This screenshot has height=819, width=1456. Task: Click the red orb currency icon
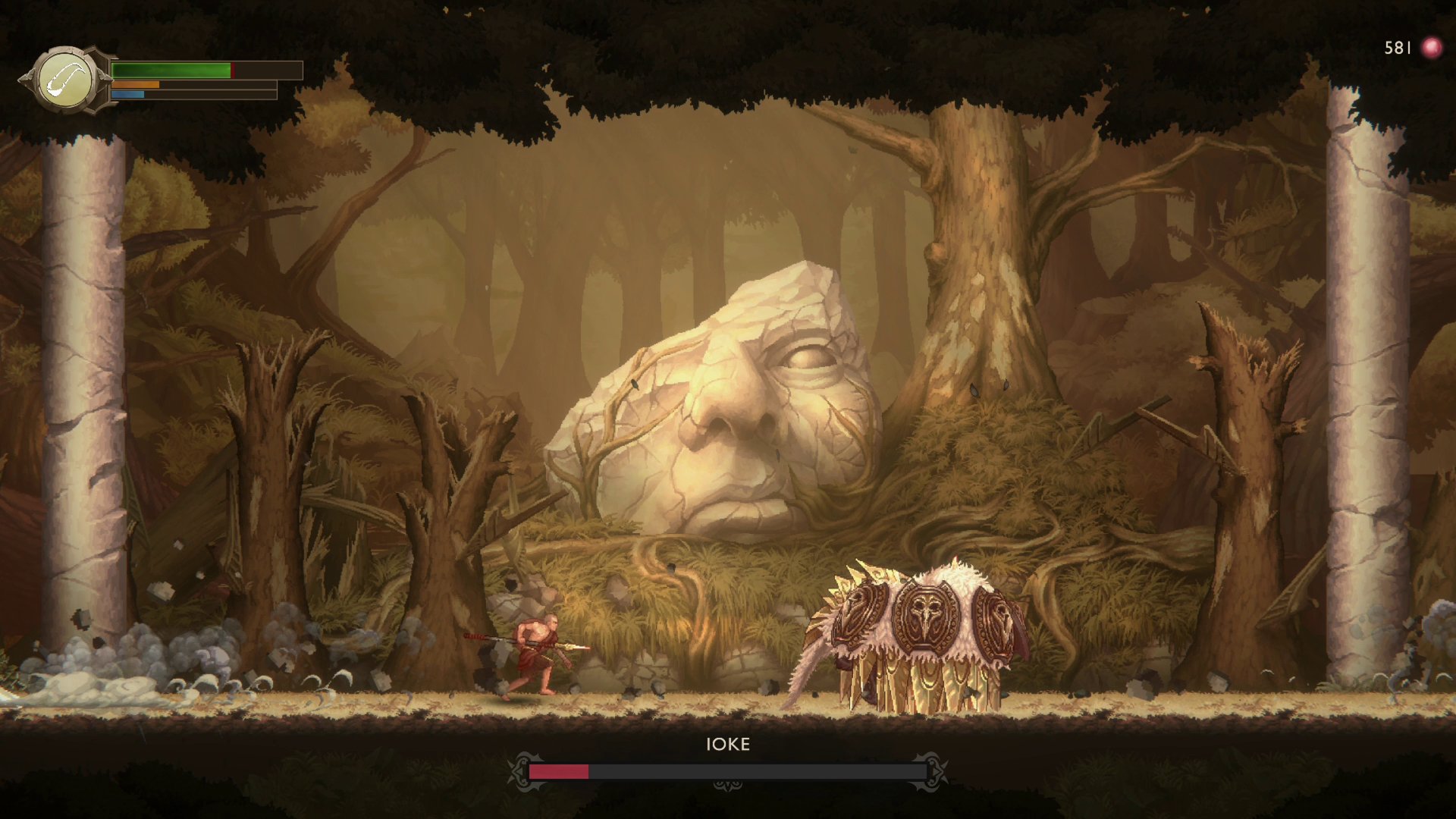click(x=1431, y=48)
